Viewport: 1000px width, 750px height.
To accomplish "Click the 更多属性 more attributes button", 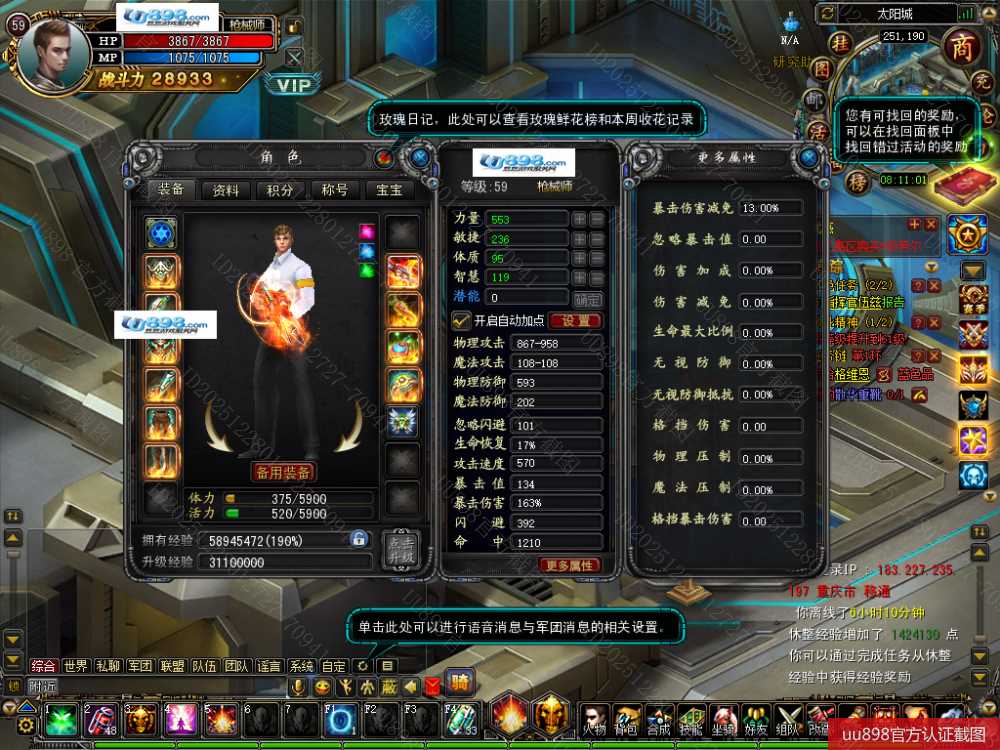I will point(570,565).
